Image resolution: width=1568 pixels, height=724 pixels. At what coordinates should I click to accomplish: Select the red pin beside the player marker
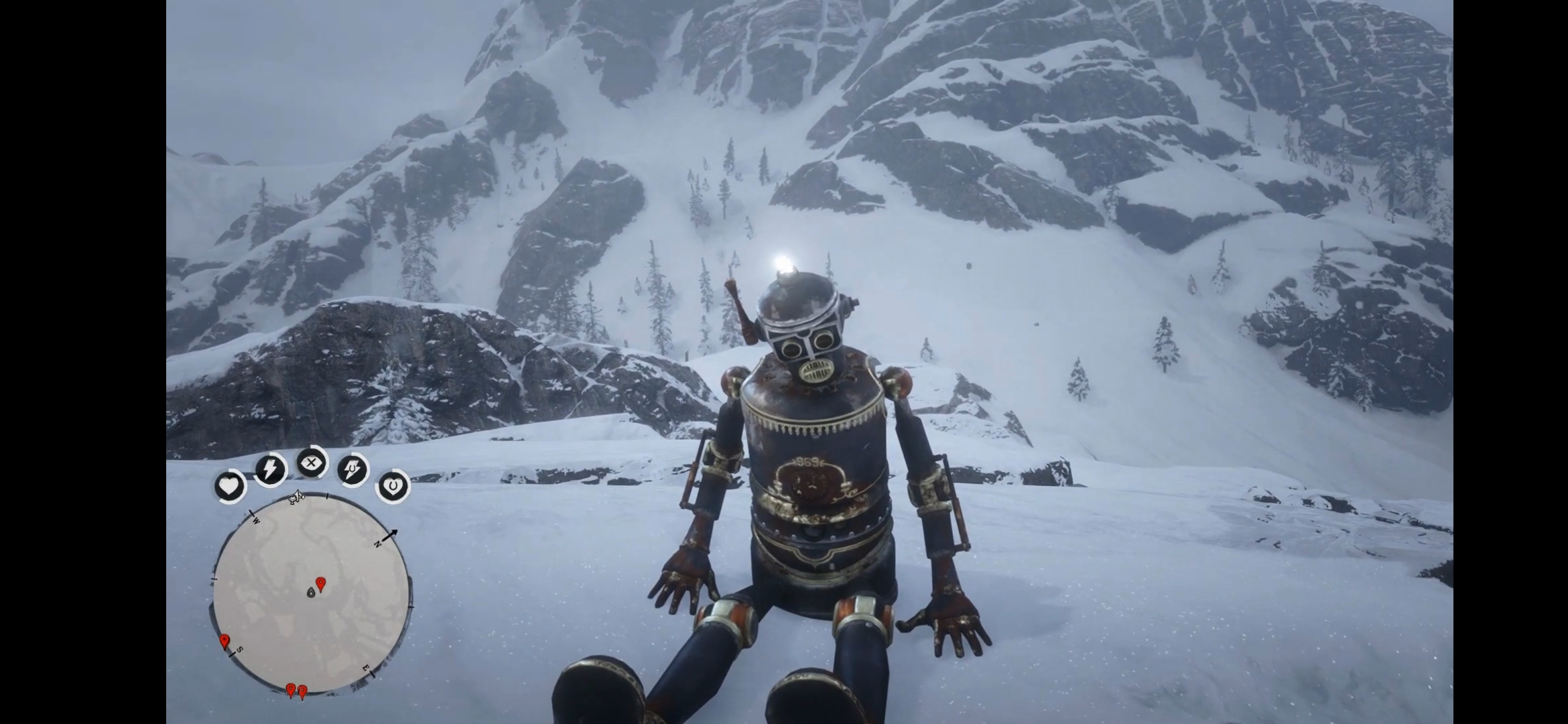(321, 584)
